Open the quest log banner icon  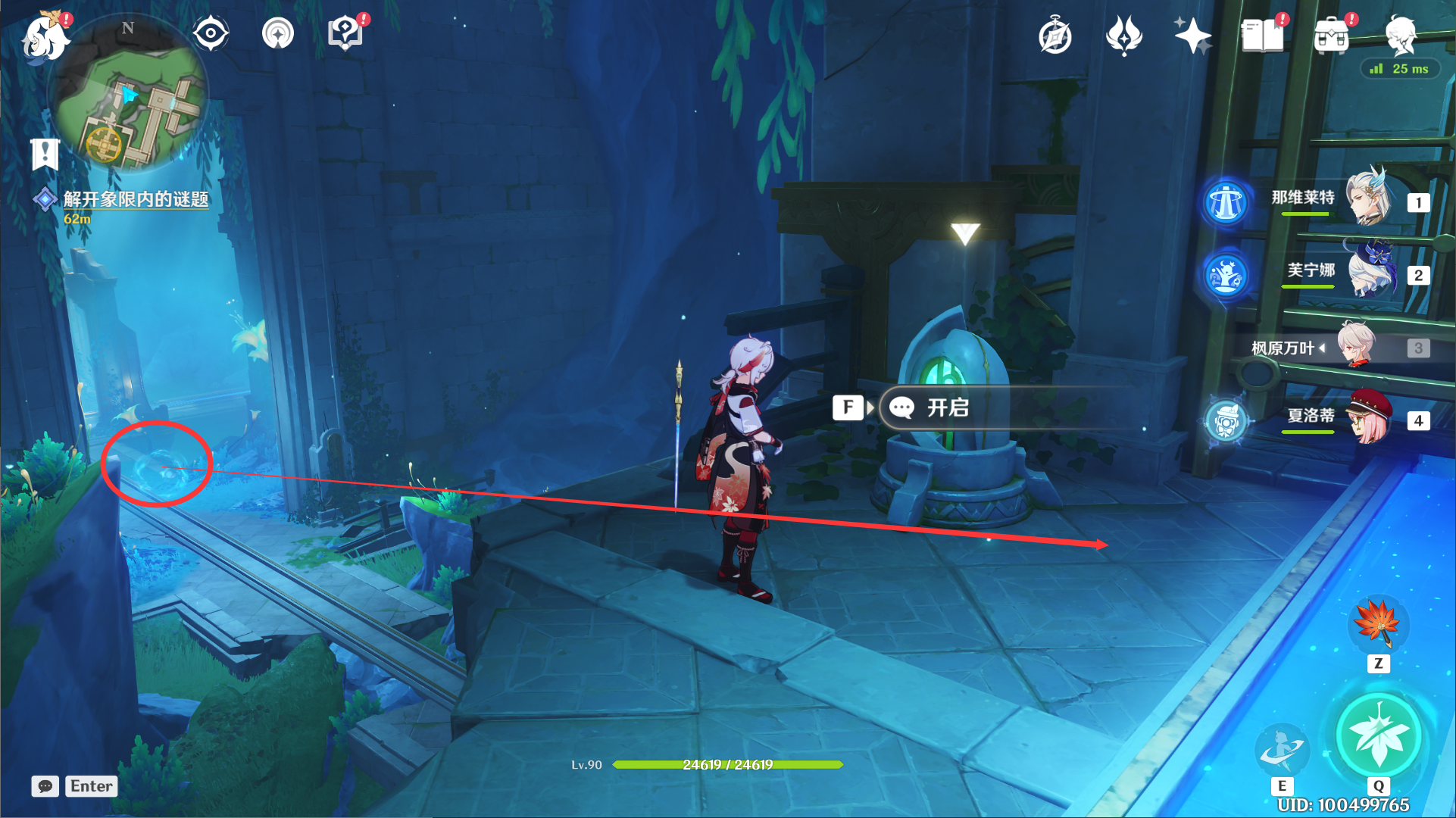coord(45,155)
